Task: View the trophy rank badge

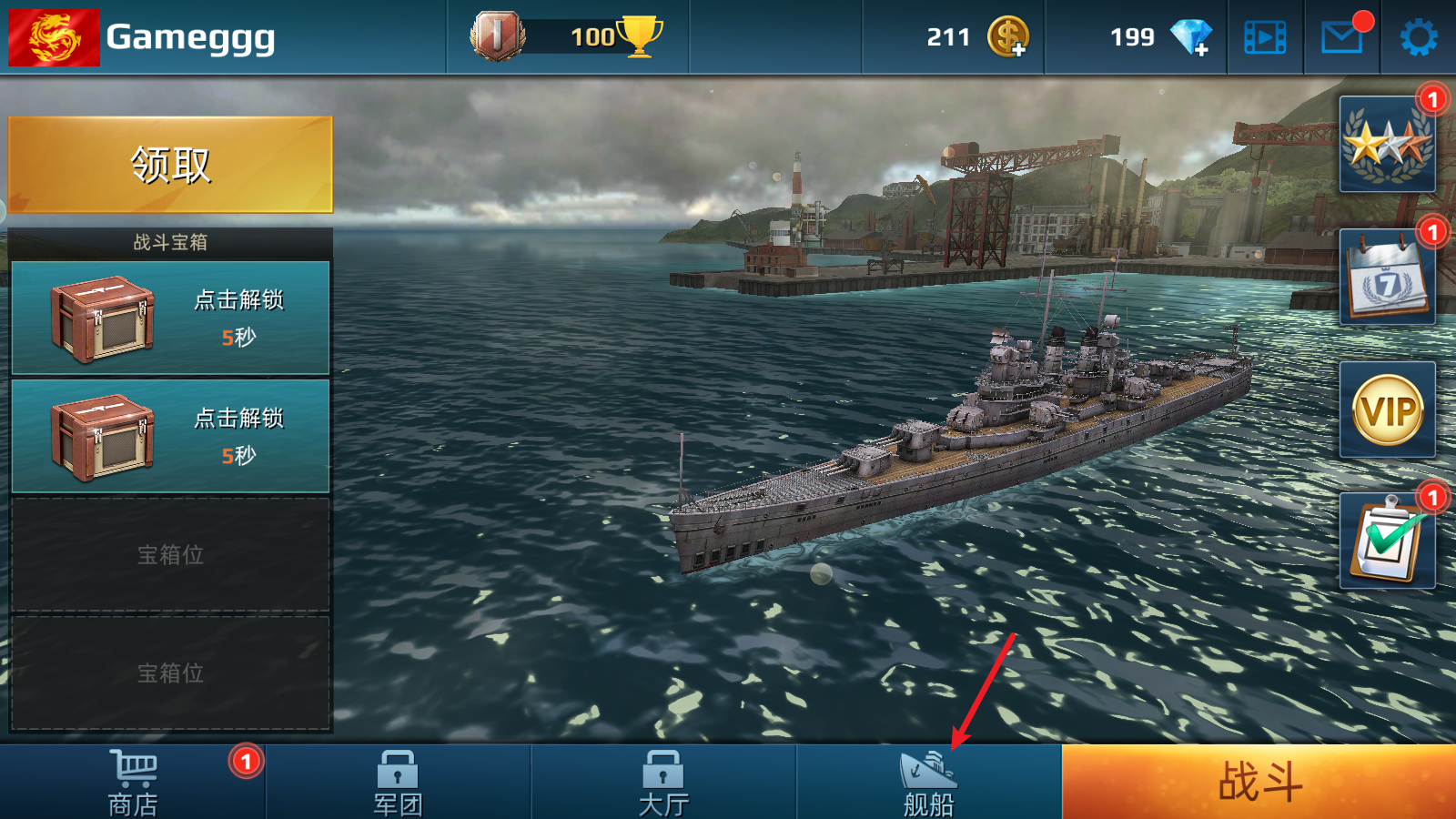Action: click(x=498, y=36)
